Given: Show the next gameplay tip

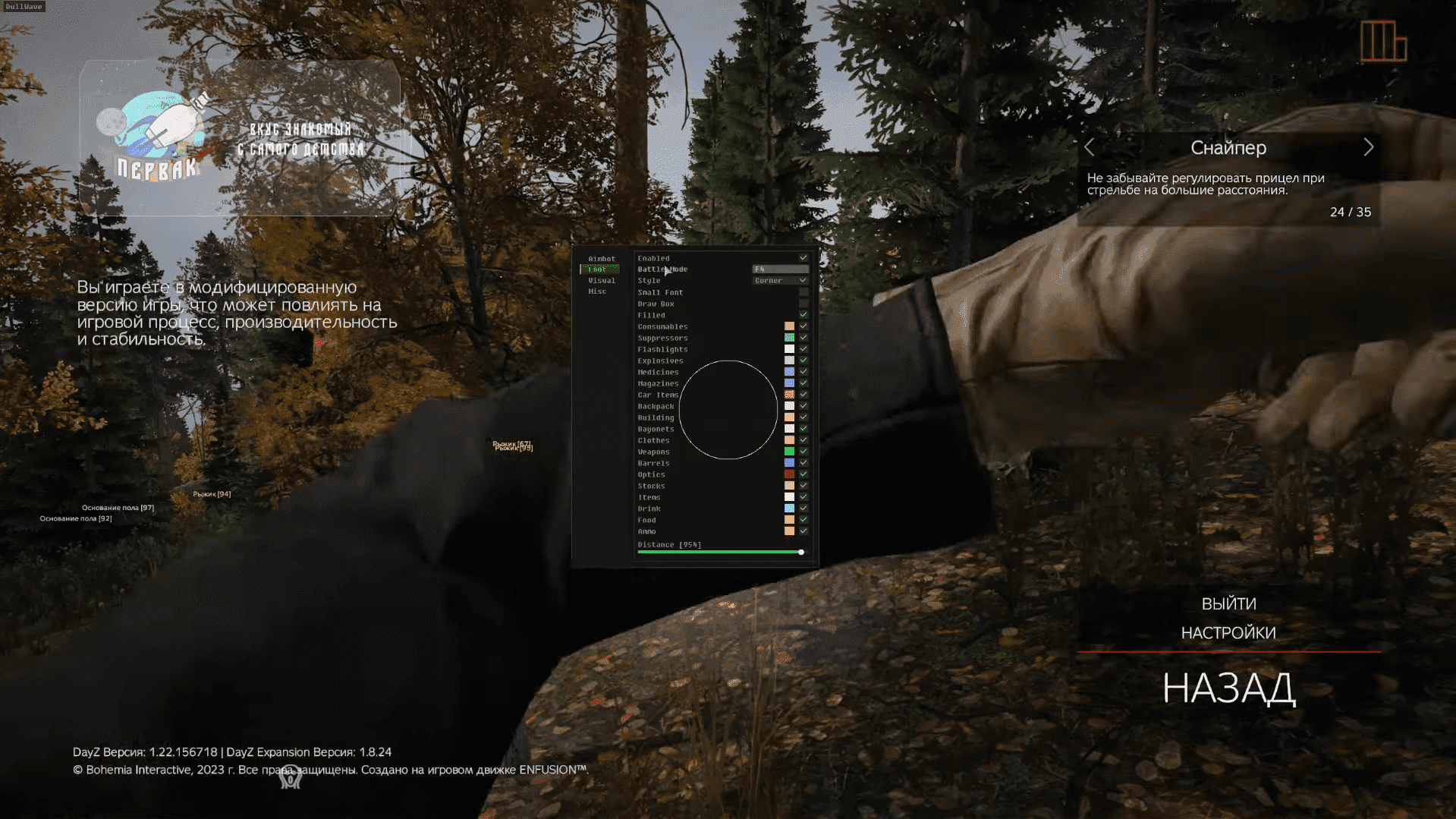Looking at the screenshot, I should [x=1368, y=147].
